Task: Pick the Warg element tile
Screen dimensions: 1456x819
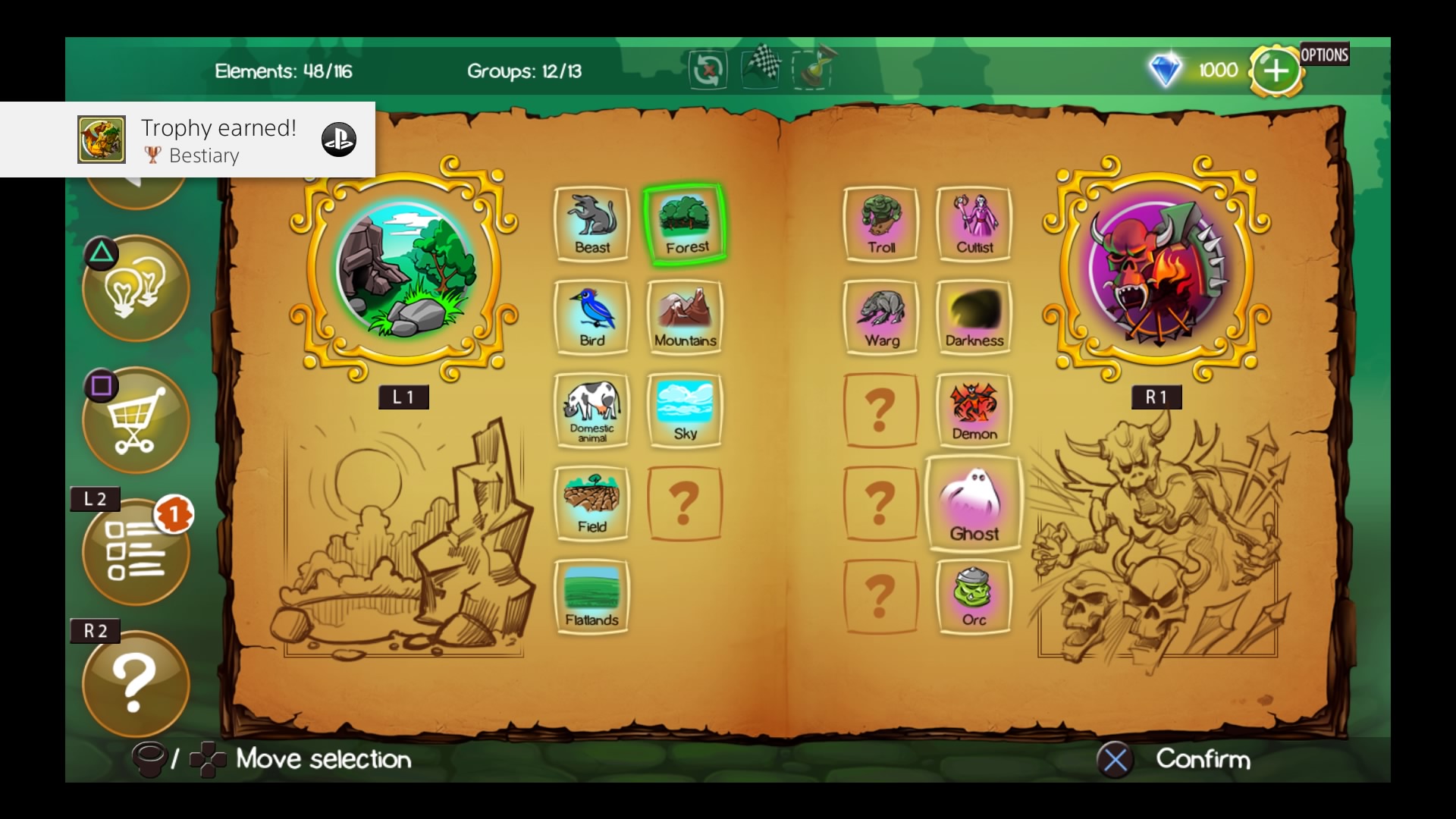Action: [881, 317]
